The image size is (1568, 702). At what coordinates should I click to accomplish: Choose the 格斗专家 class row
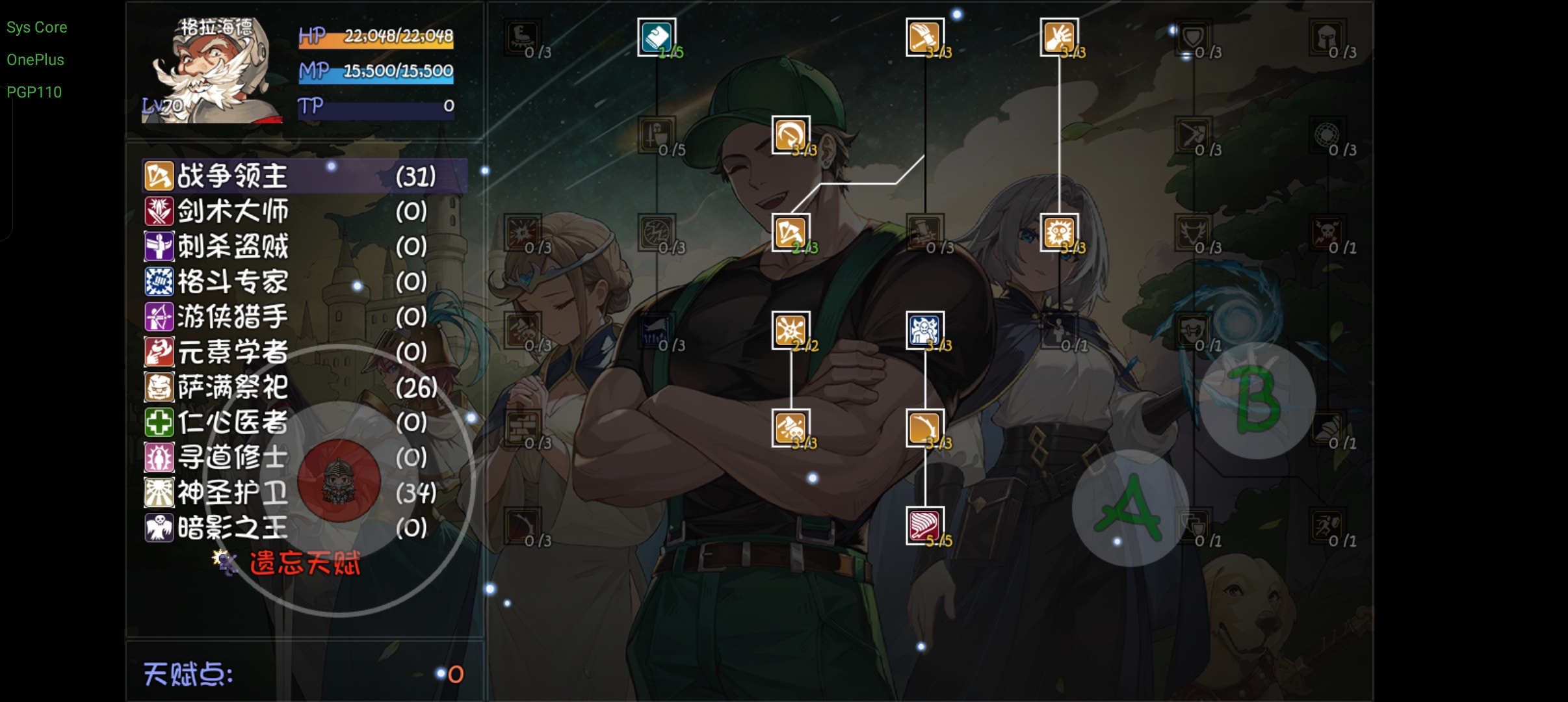[232, 281]
